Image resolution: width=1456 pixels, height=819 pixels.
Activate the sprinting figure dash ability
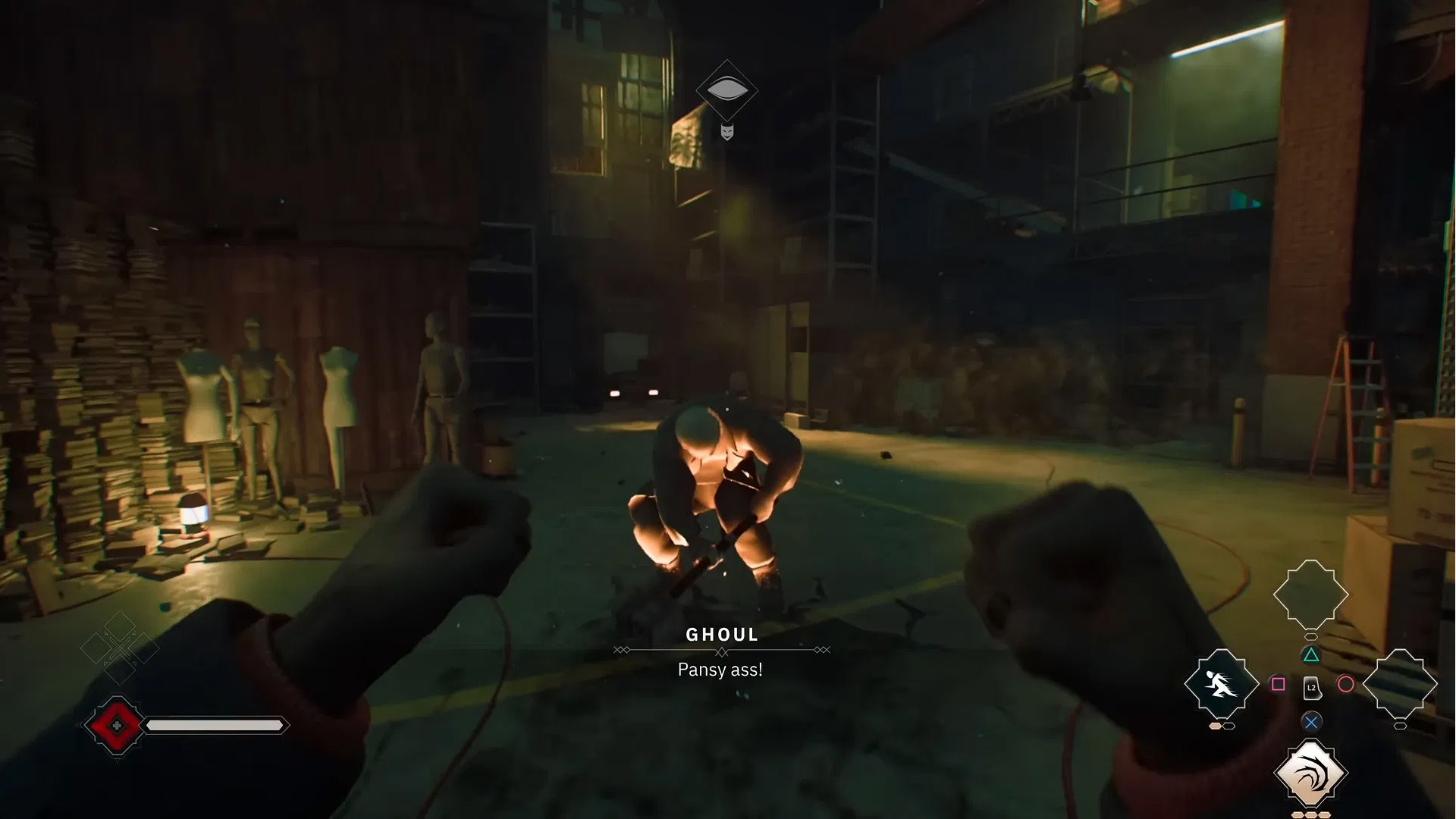pos(1221,685)
